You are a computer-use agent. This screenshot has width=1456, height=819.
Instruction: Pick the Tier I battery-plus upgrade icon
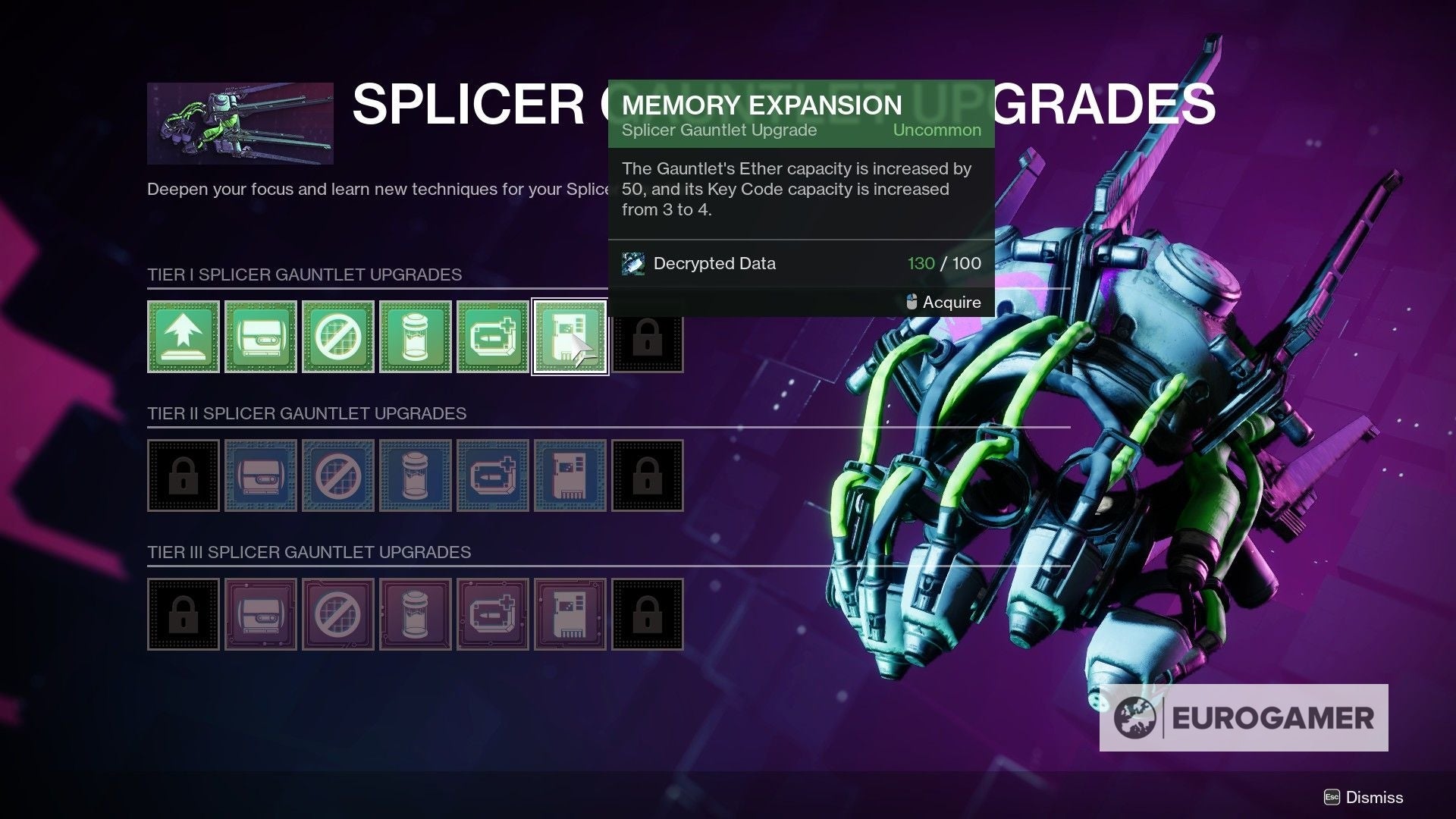[493, 337]
